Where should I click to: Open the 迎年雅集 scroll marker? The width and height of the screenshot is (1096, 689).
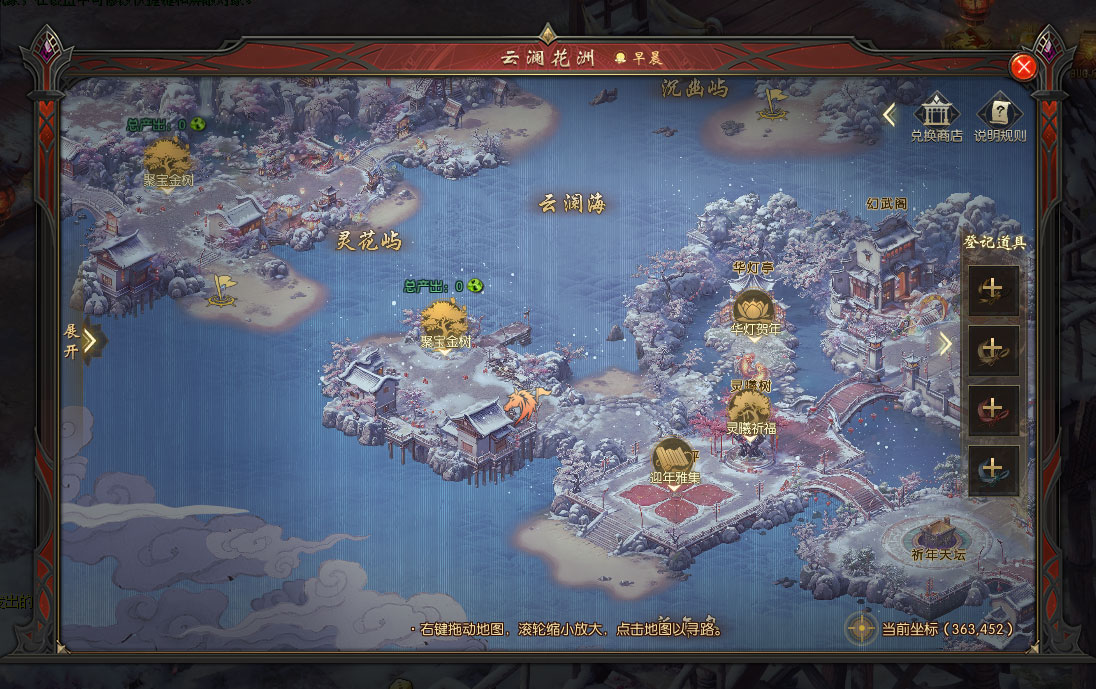[675, 458]
